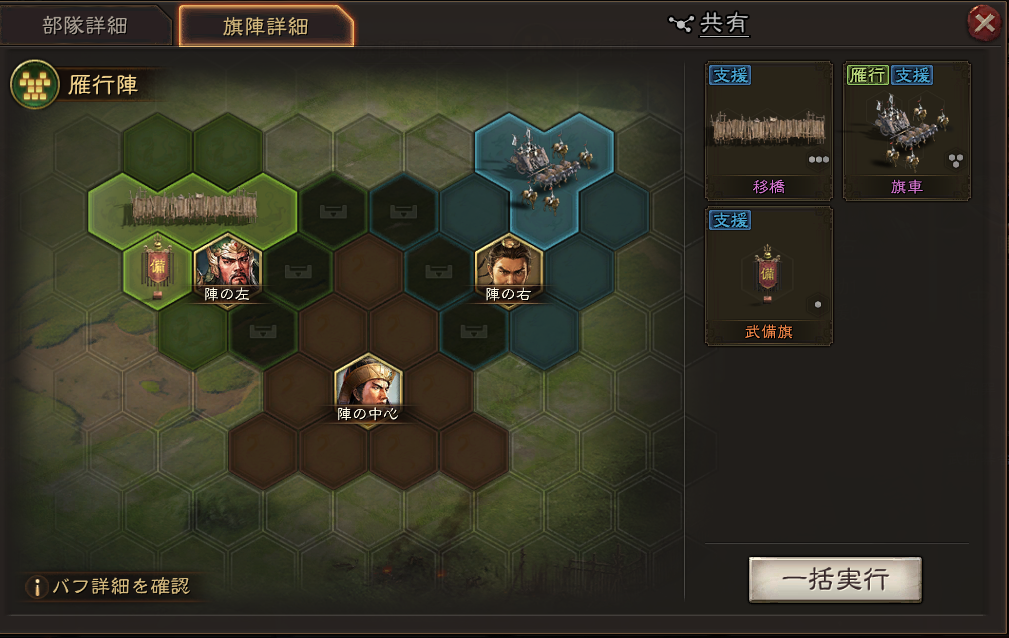Screen dimensions: 1009x638
Task: Choose the 移橋 support card
Action: pos(769,131)
